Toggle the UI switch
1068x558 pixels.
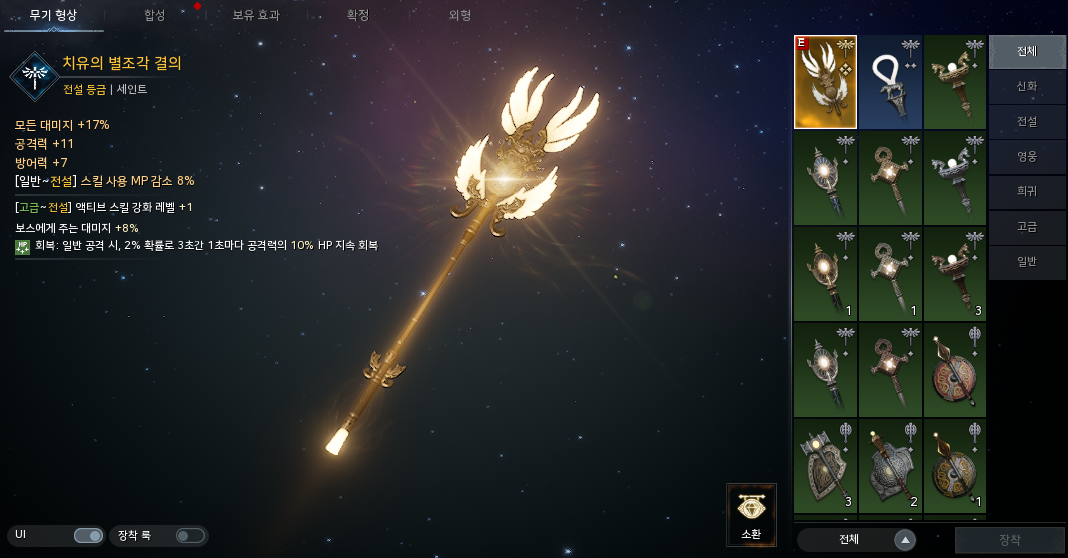[x=88, y=536]
